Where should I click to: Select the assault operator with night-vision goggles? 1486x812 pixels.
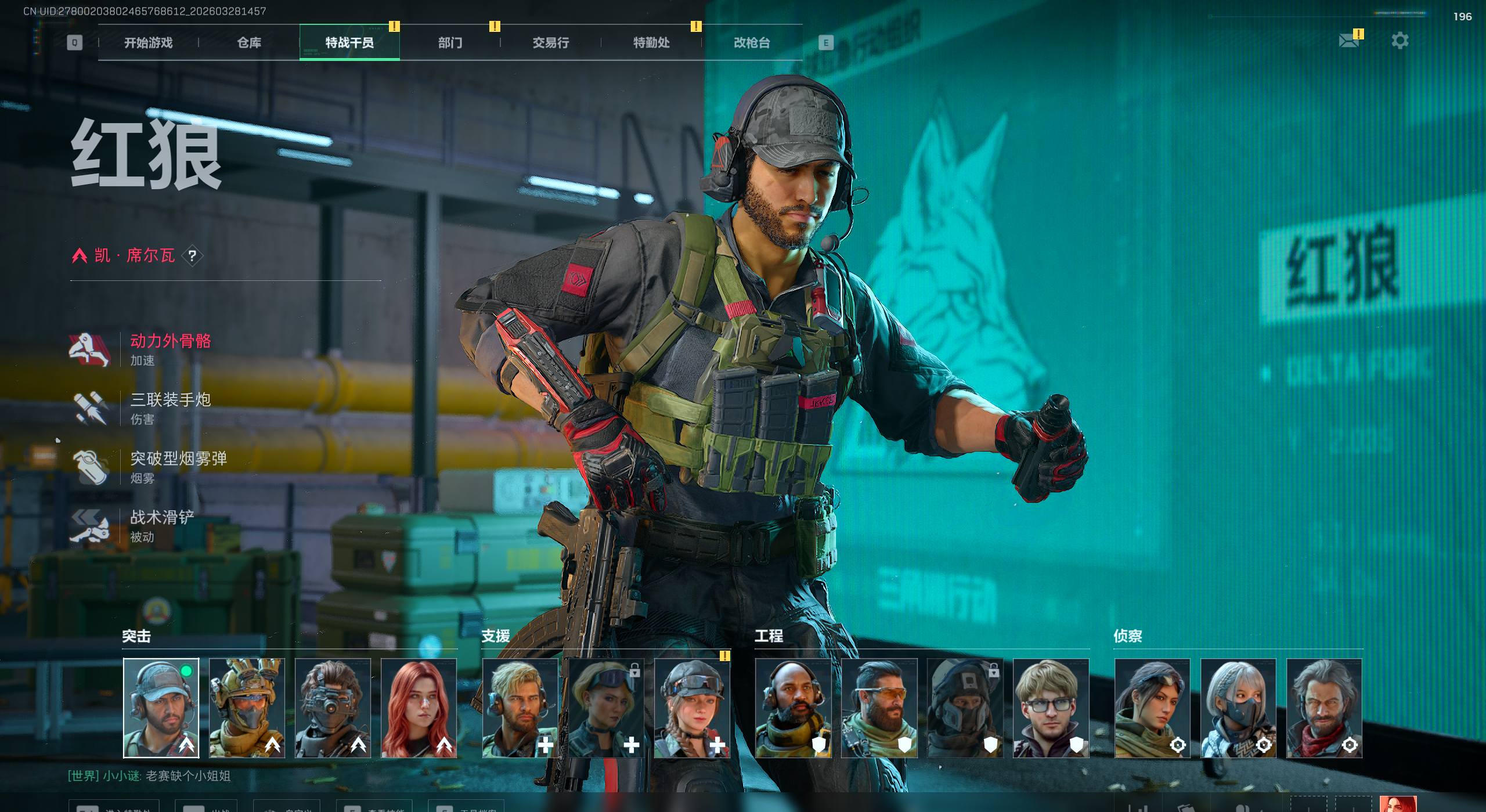point(333,708)
